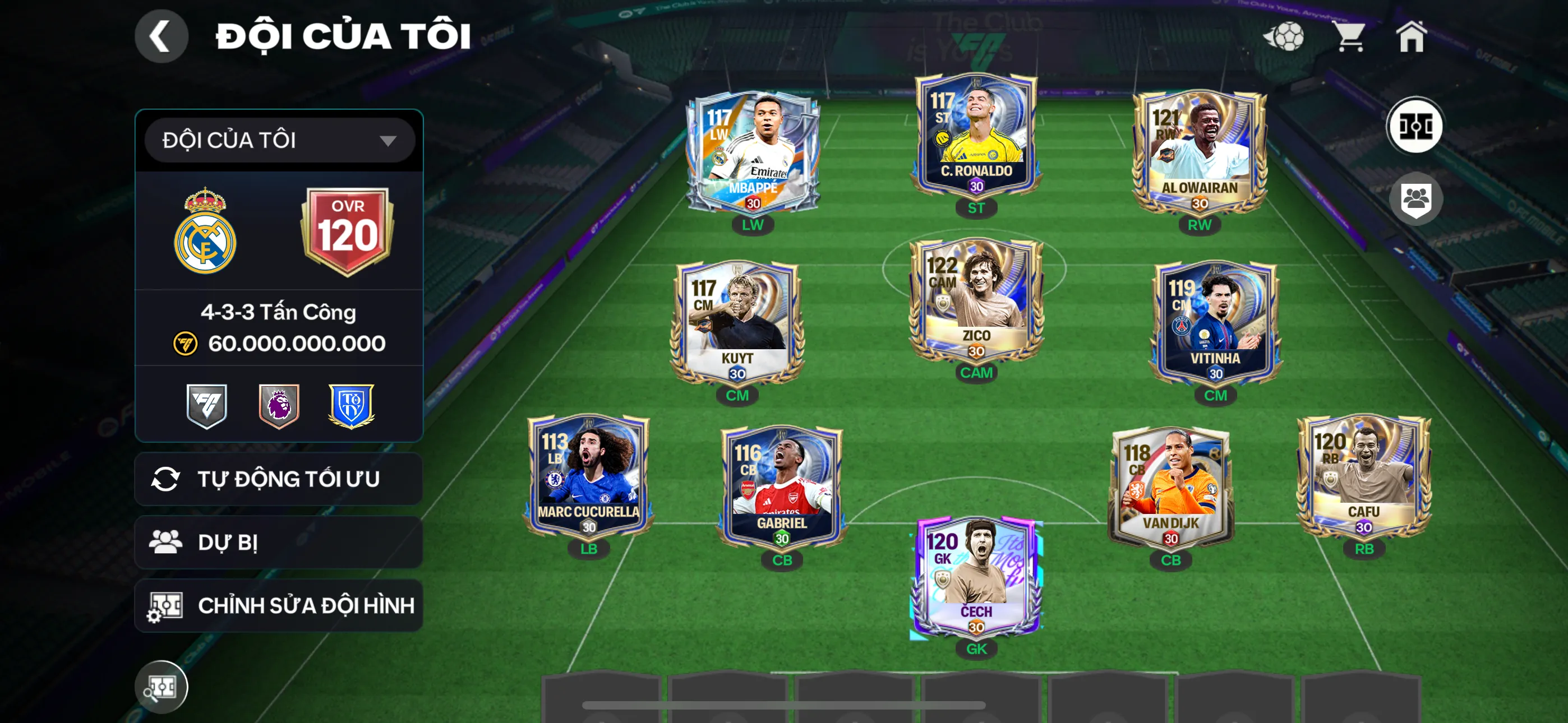Image resolution: width=1568 pixels, height=723 pixels.
Task: Switch to the pitch formation view
Action: [x=1414, y=127]
